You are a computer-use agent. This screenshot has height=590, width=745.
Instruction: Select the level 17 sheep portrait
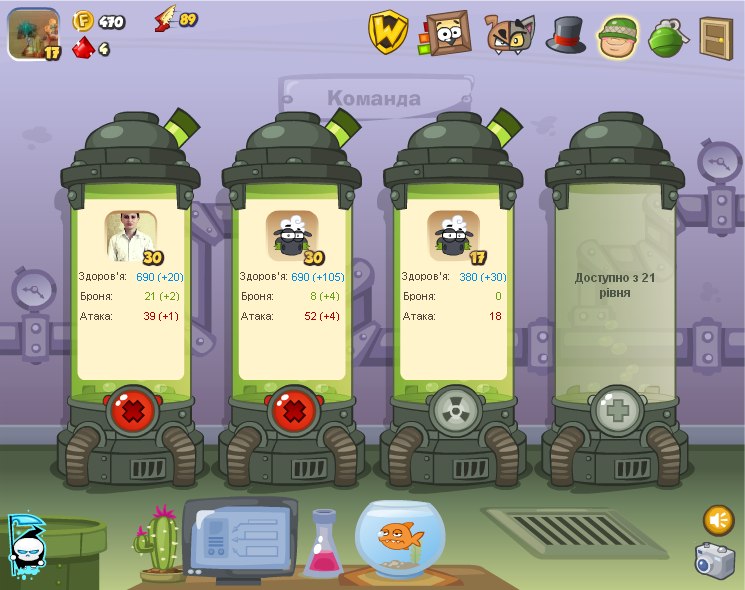click(x=454, y=235)
